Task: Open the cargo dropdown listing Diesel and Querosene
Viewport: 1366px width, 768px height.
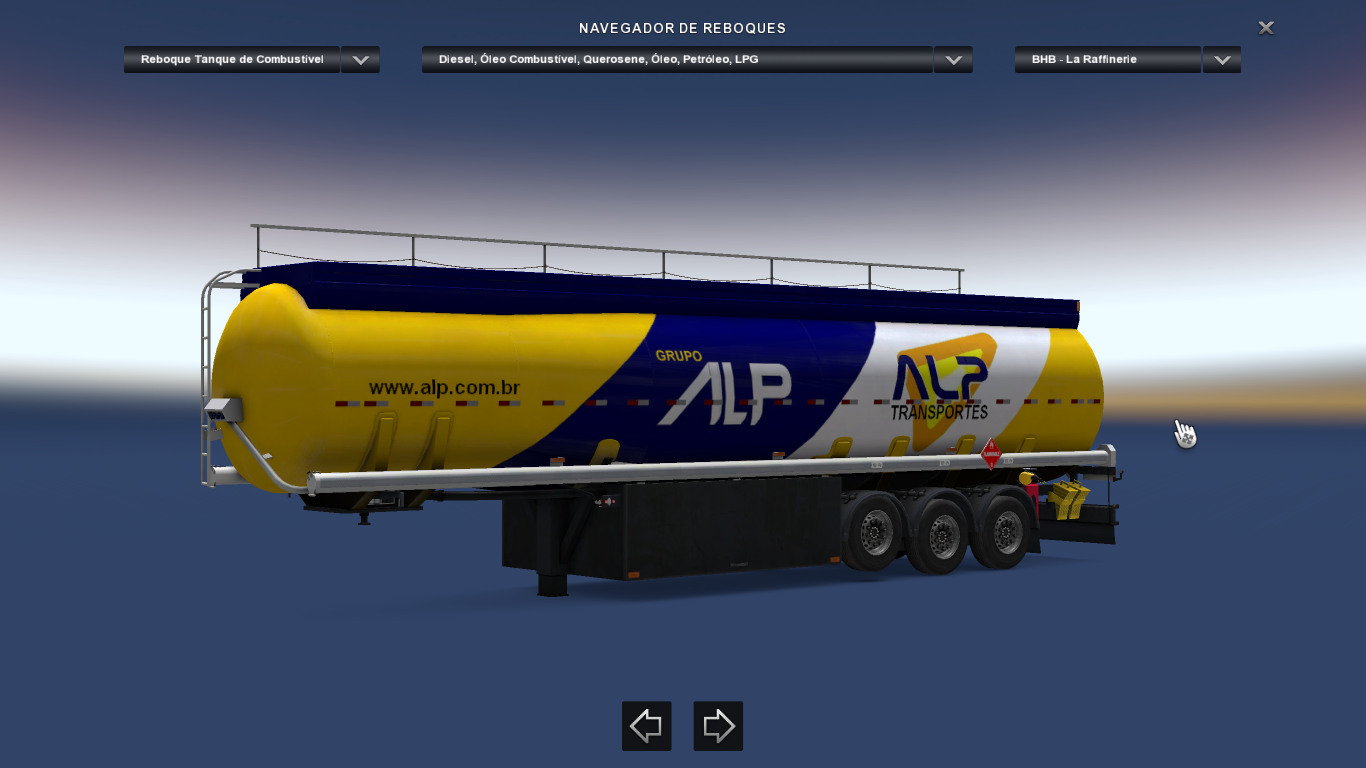Action: pos(952,59)
